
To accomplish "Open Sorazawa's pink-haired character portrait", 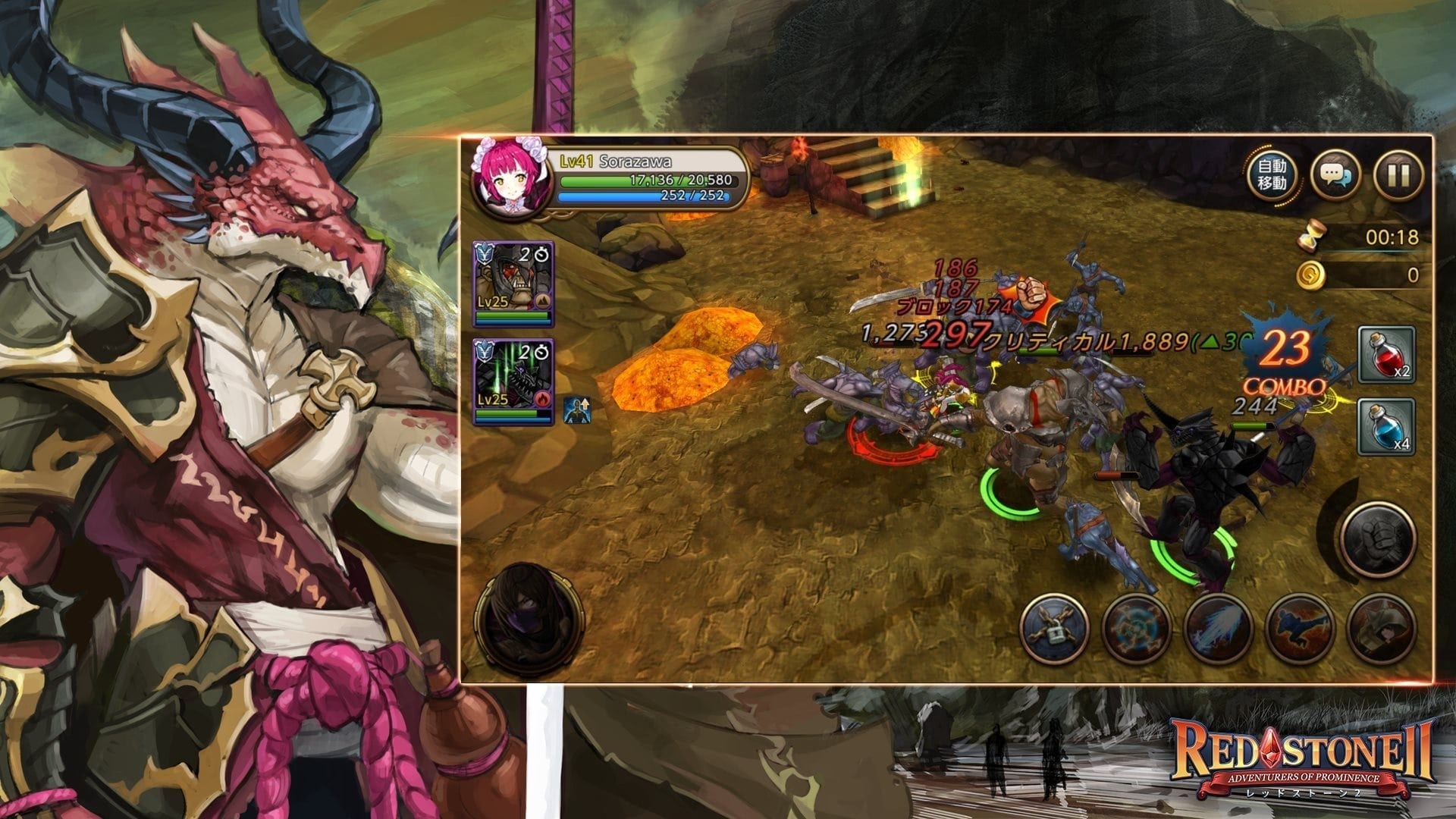I will point(500,180).
